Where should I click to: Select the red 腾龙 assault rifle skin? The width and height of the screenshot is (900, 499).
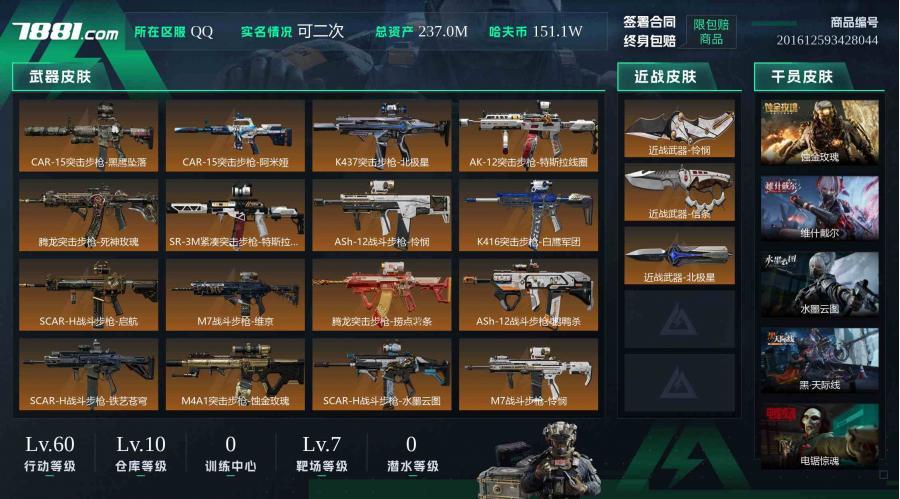(381, 295)
